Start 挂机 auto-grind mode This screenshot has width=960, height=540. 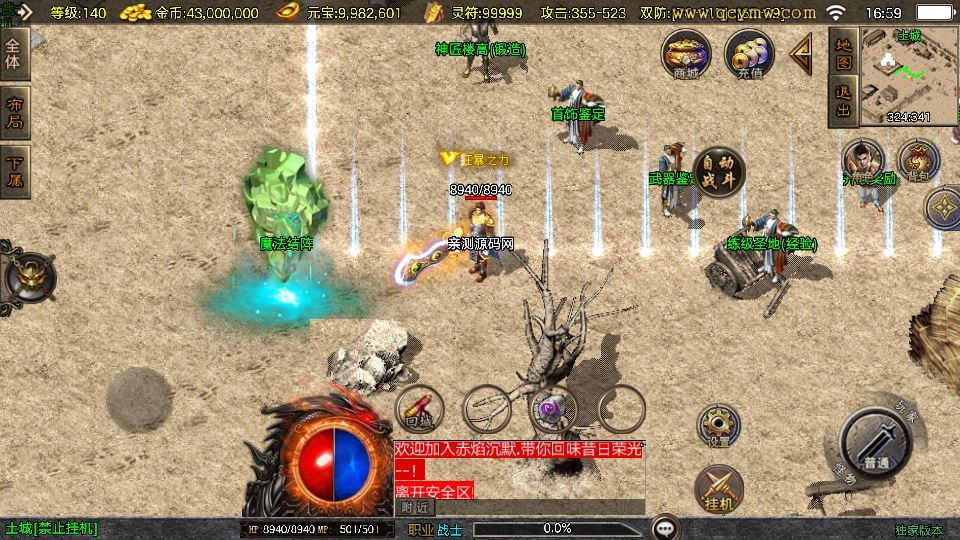719,487
